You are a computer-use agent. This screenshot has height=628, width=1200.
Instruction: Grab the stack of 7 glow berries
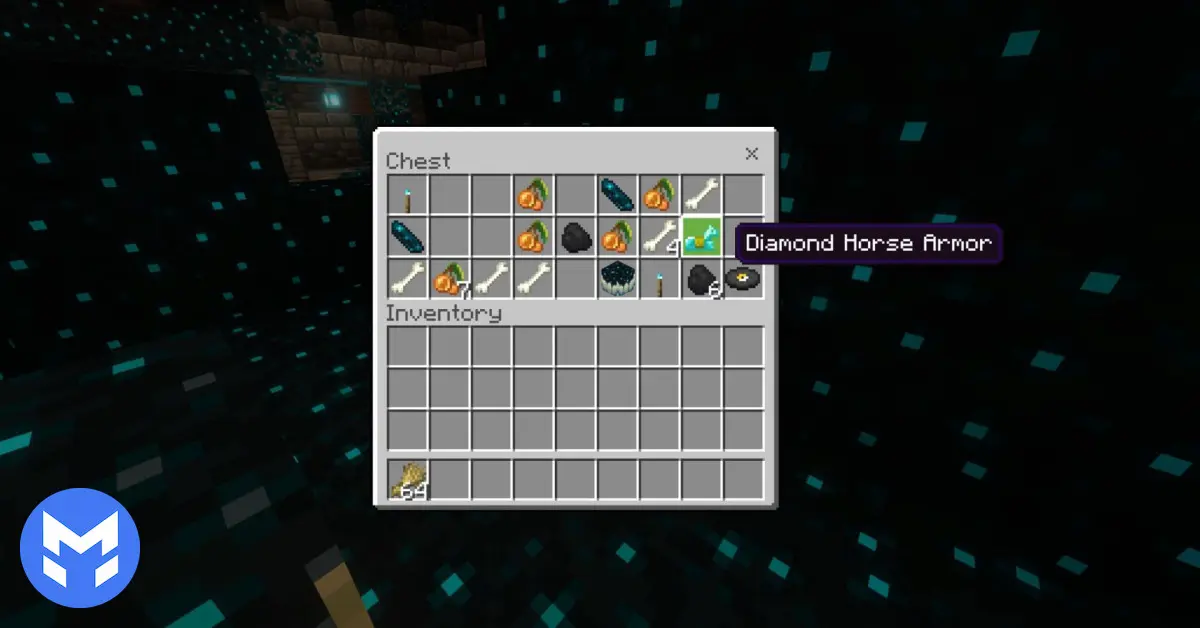[x=449, y=279]
